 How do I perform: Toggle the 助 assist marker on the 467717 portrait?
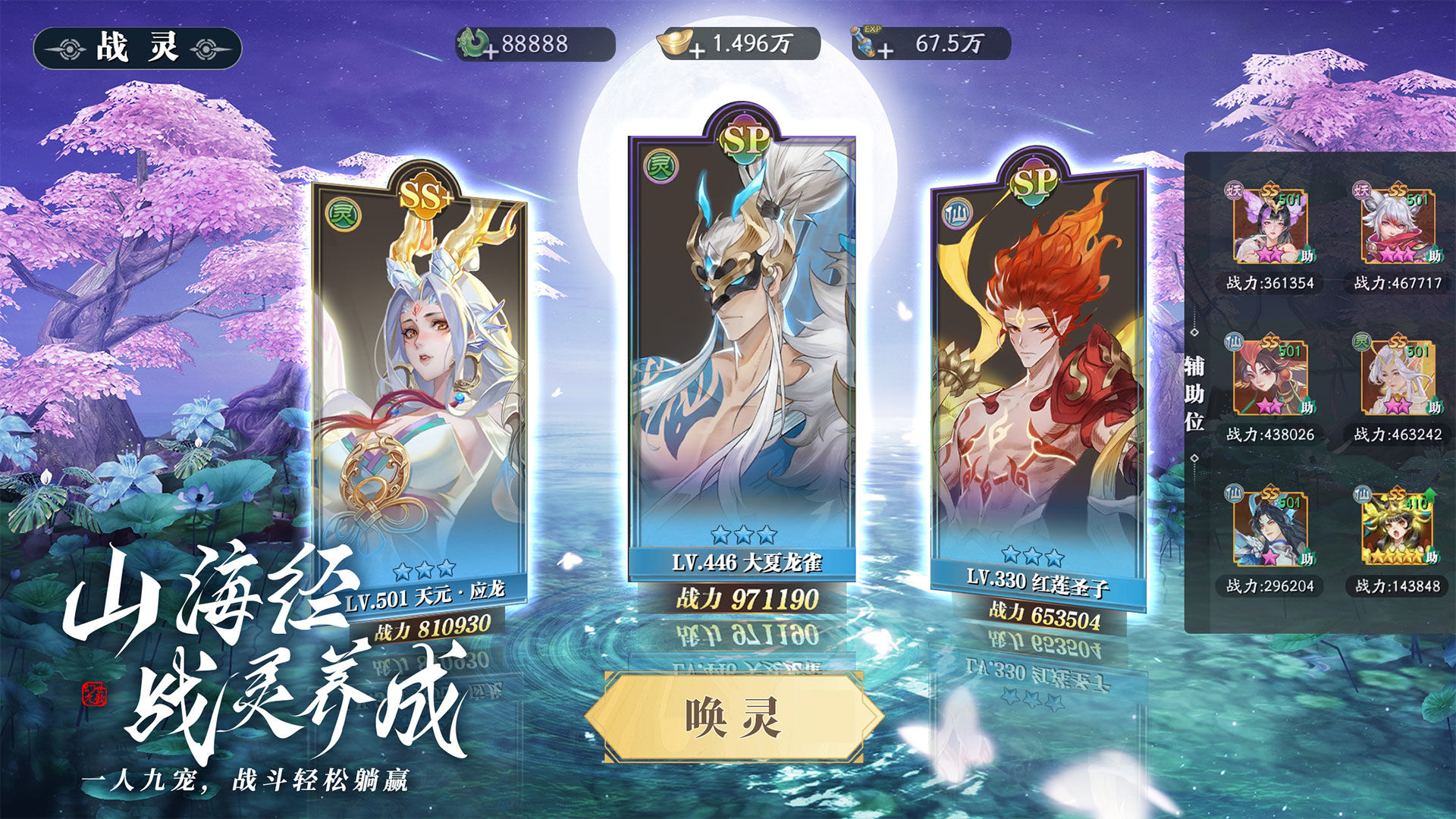1433,254
